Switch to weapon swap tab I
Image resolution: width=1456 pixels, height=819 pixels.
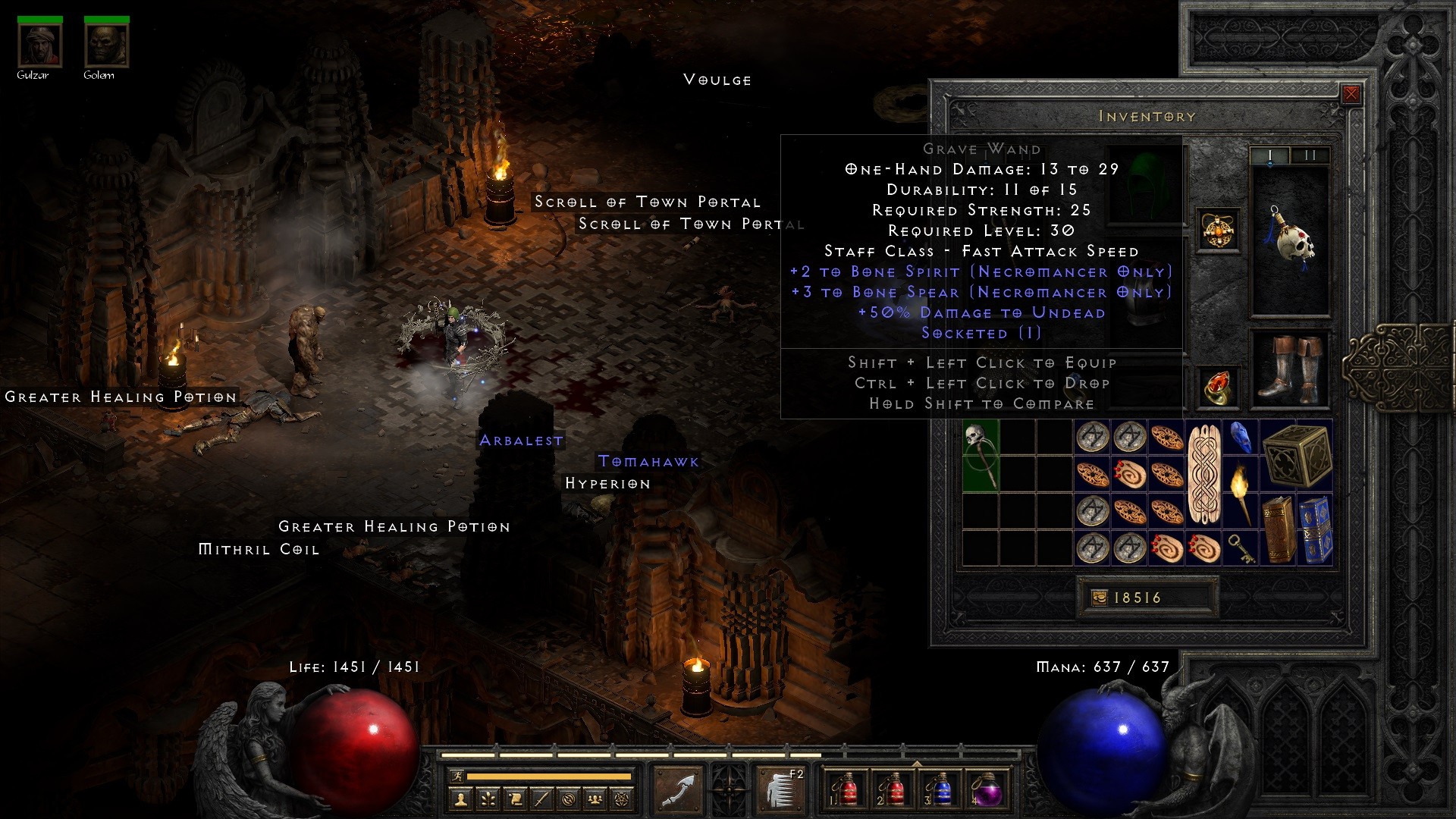click(1271, 155)
